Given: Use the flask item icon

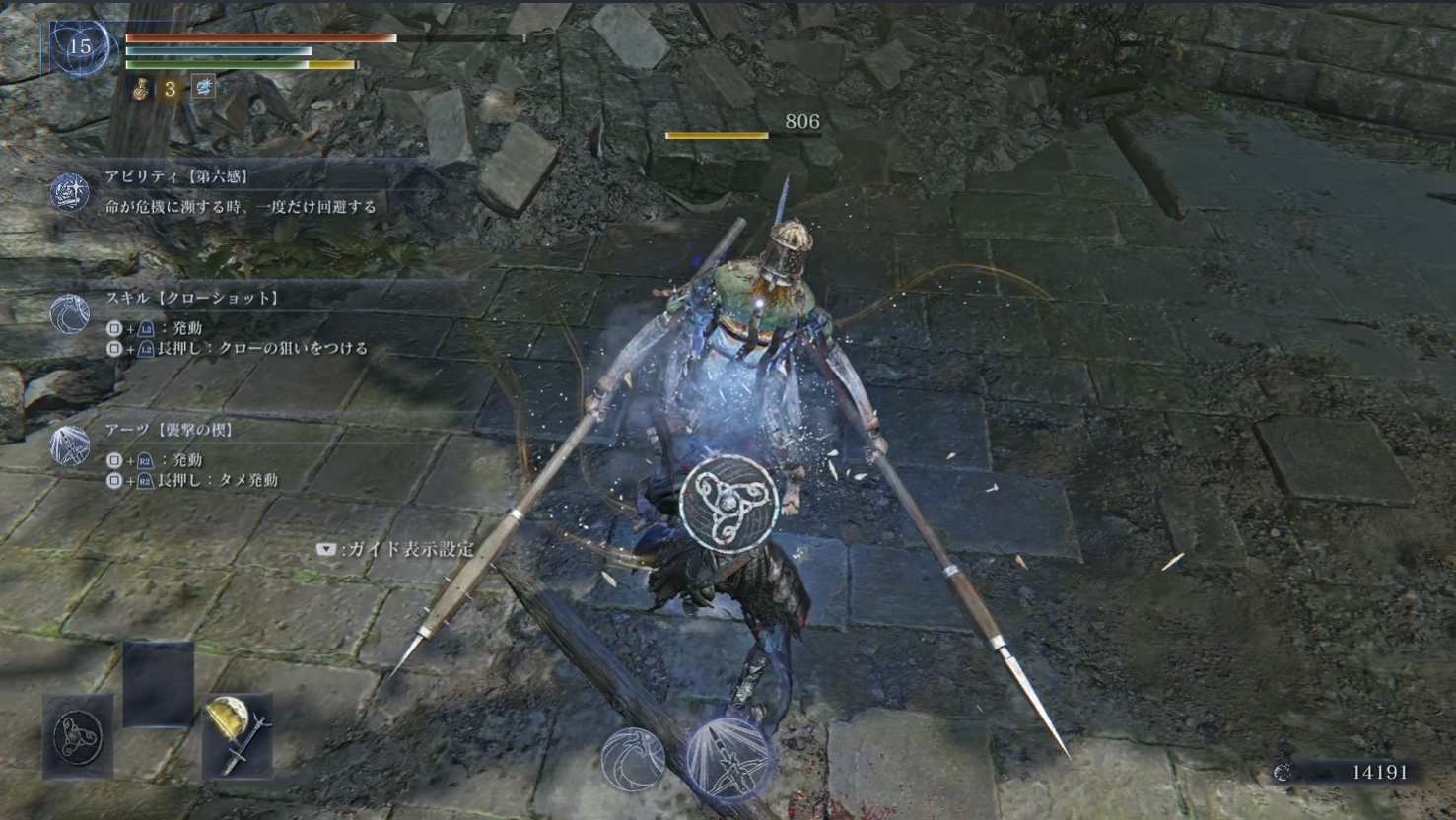Looking at the screenshot, I should 143,89.
